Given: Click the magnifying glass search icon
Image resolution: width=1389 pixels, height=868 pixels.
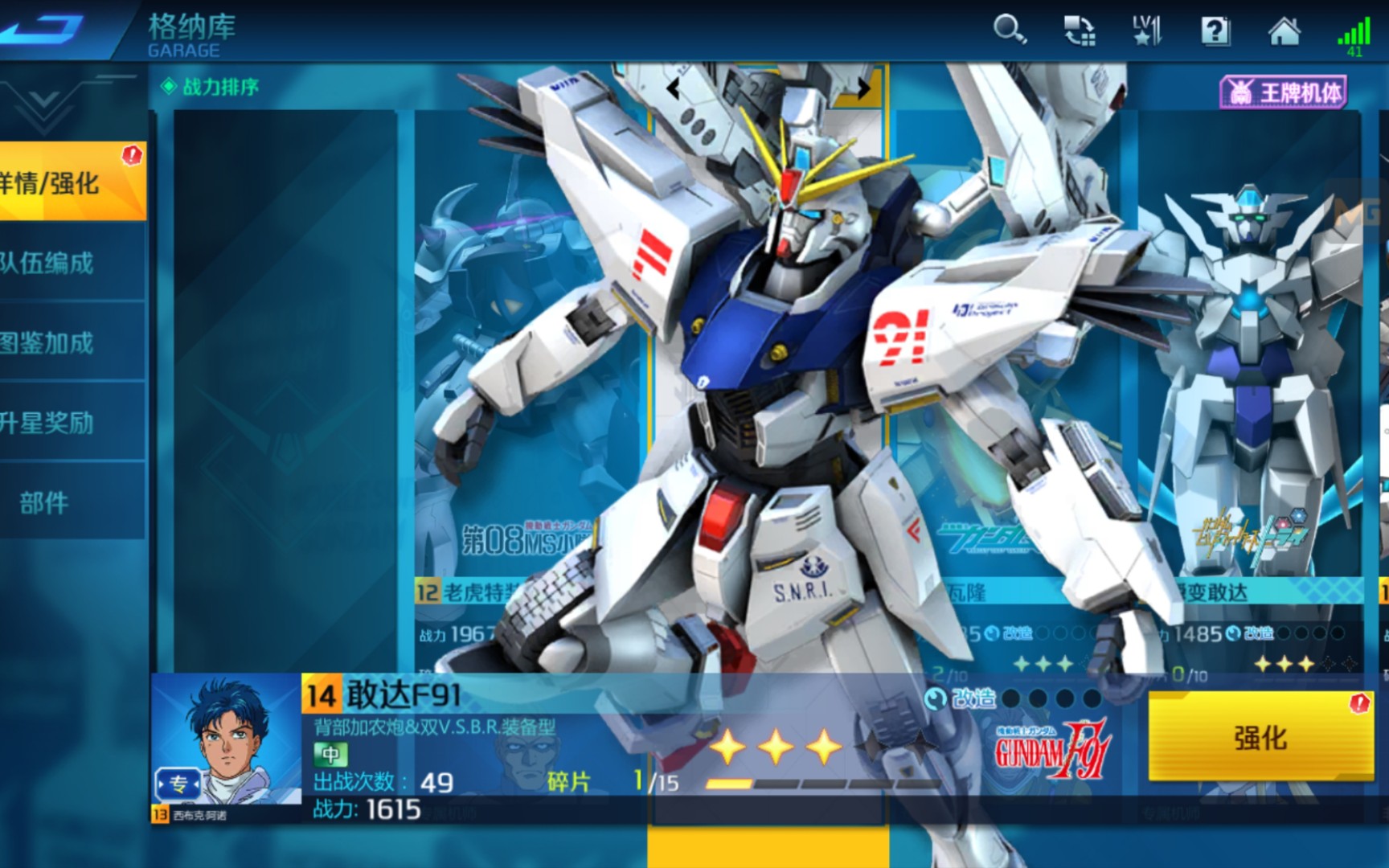Looking at the screenshot, I should (1009, 31).
